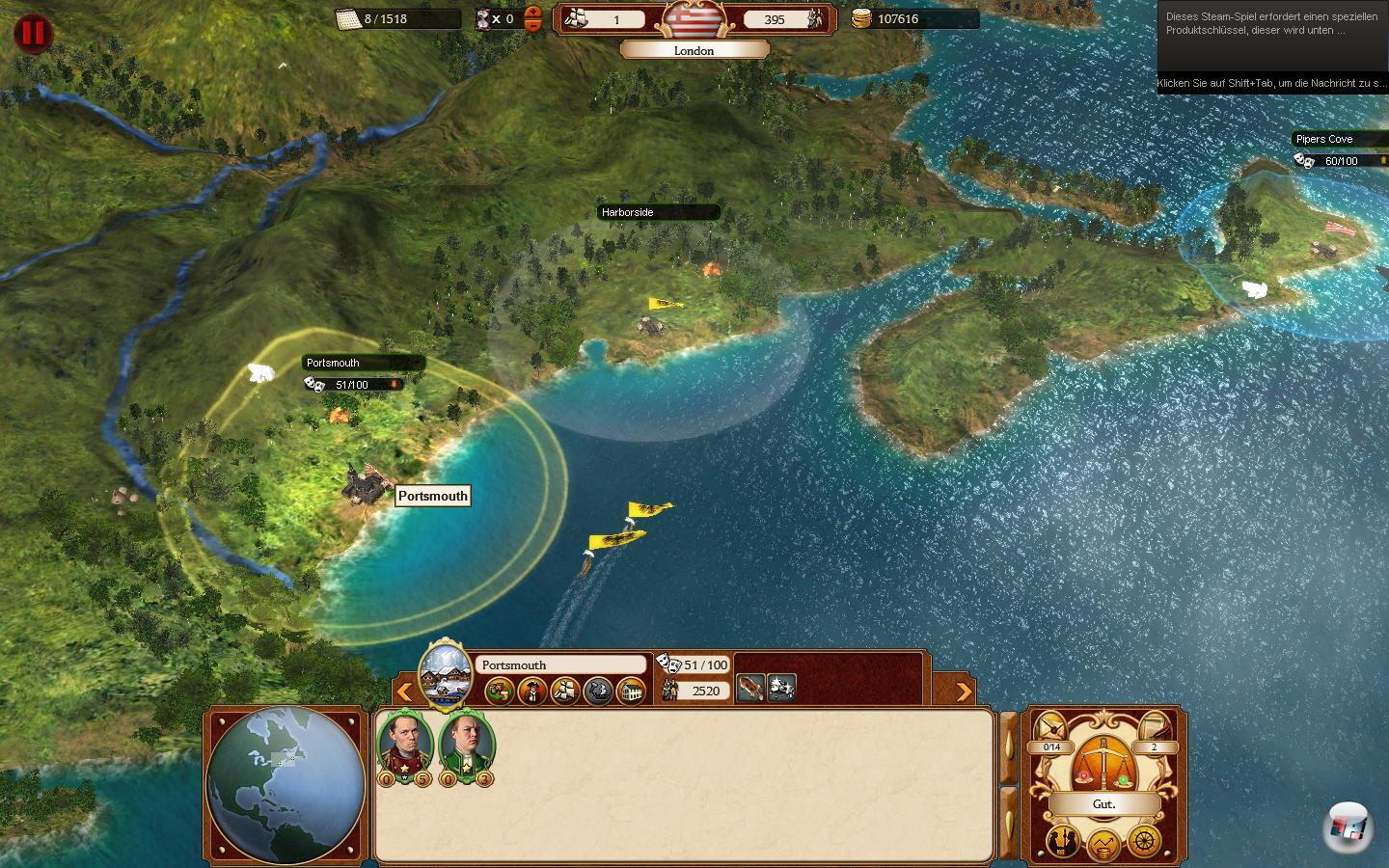1389x868 pixels.
Task: Open the diplomacy handshake silhouette icon
Action: coord(1064,841)
